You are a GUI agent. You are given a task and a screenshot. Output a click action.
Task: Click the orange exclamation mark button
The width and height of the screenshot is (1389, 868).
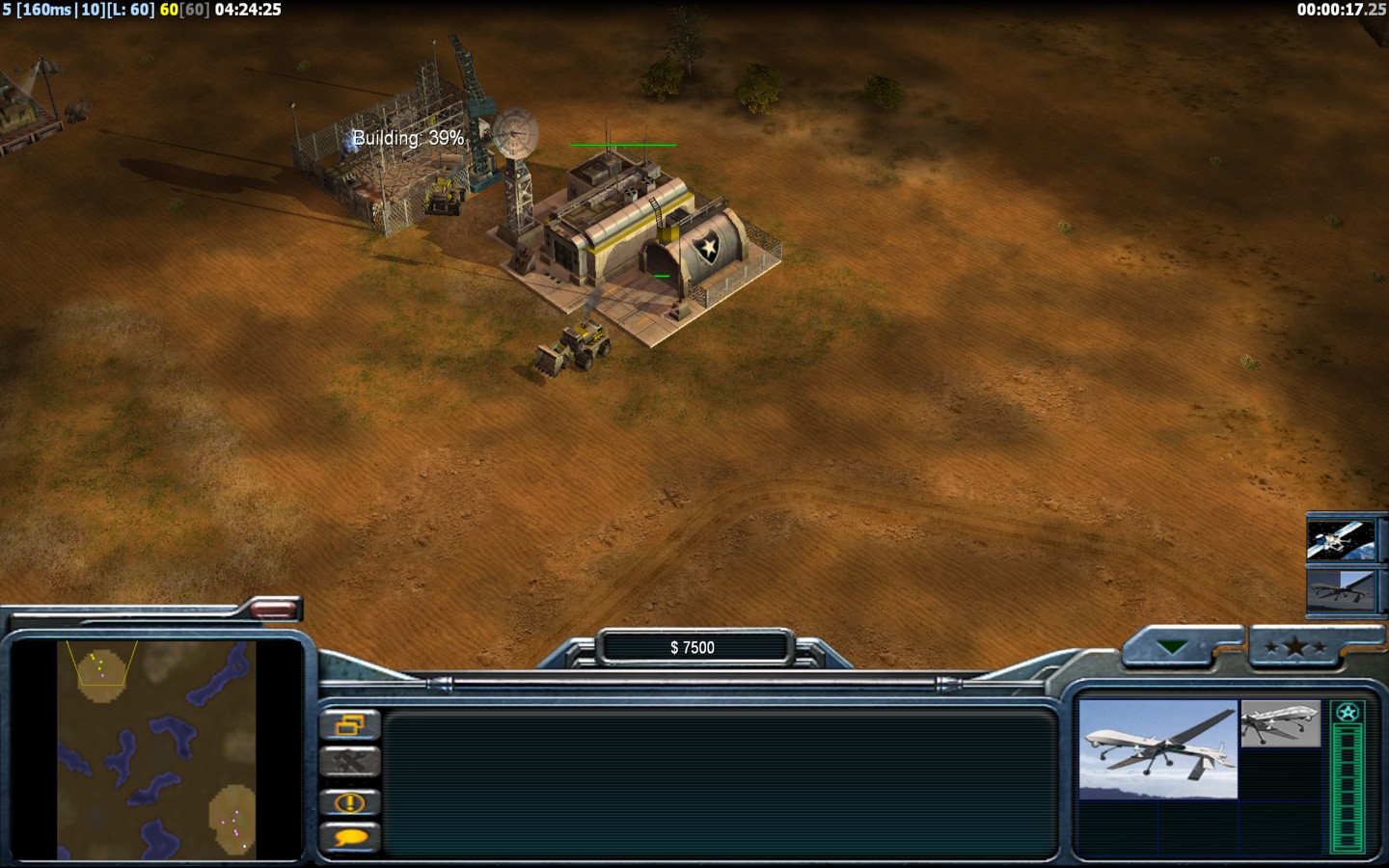pos(349,801)
